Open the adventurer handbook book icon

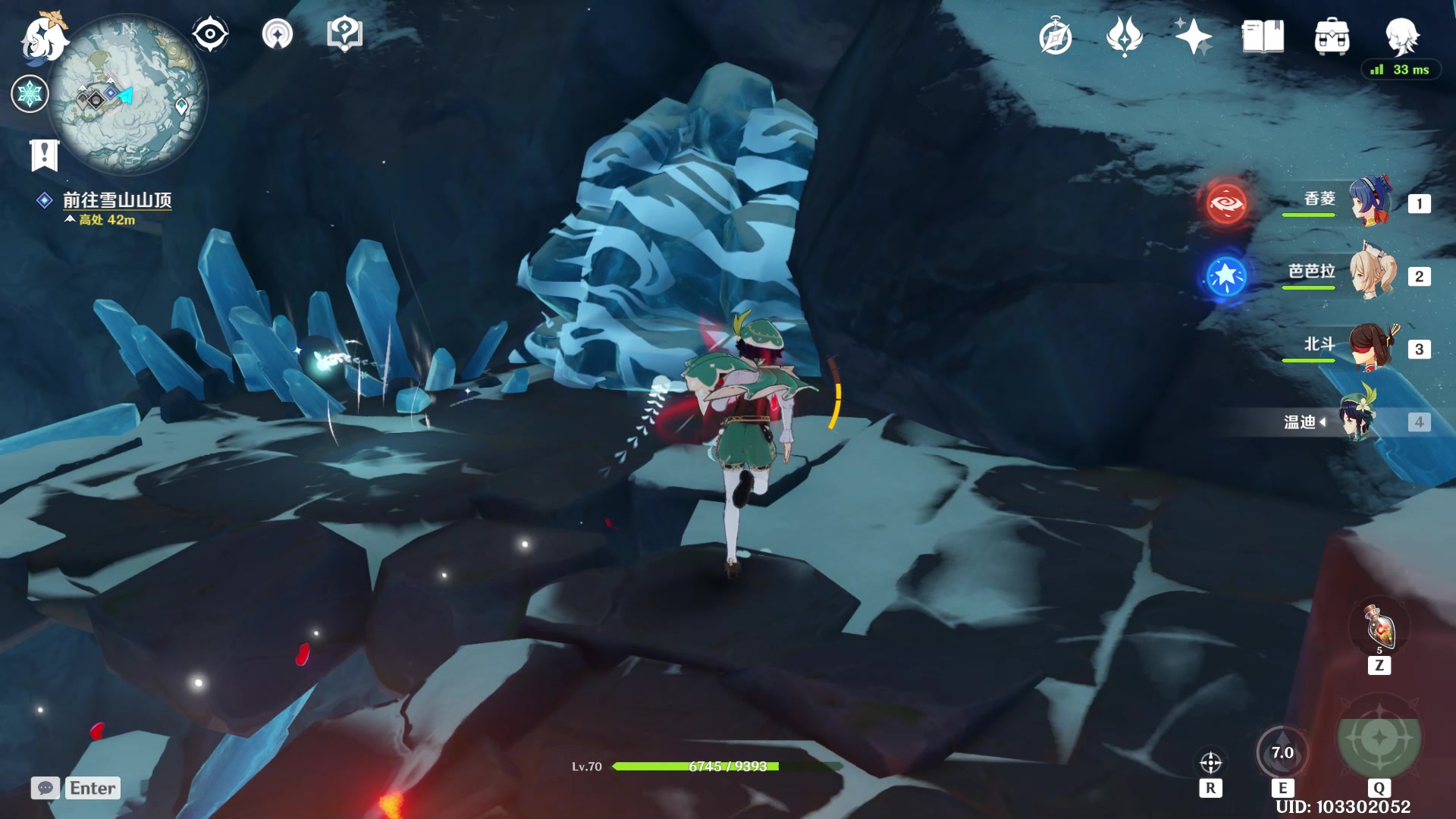[x=1263, y=36]
